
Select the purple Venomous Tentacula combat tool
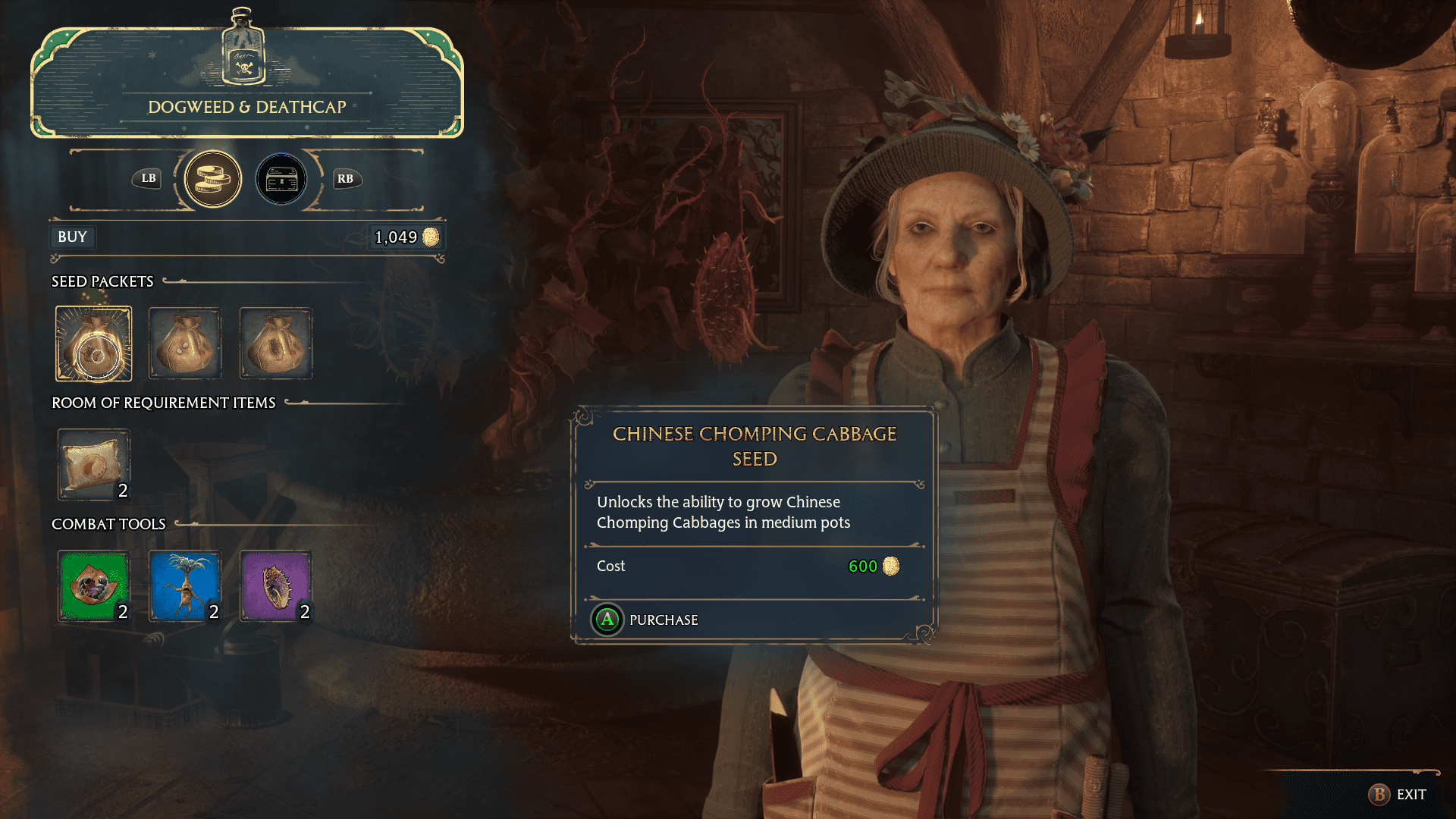click(x=275, y=585)
